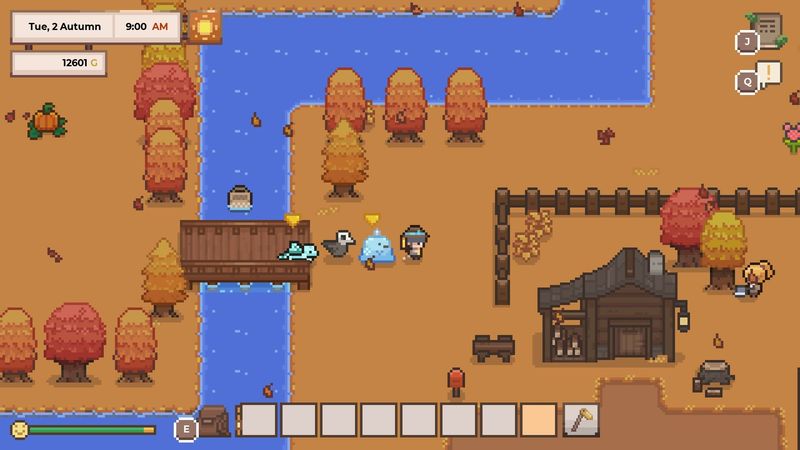Viewport: 800px width, 450px height.
Task: Open the quest exclamation speech bubble
Action: click(768, 73)
